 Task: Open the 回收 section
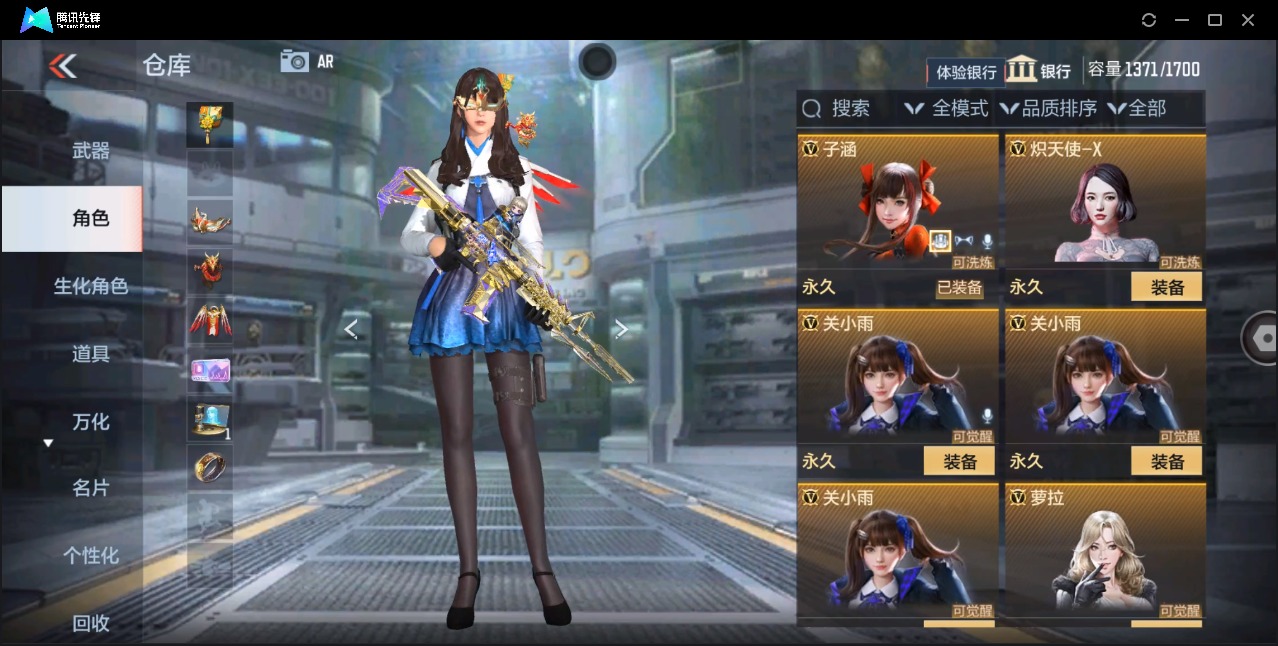(91, 622)
